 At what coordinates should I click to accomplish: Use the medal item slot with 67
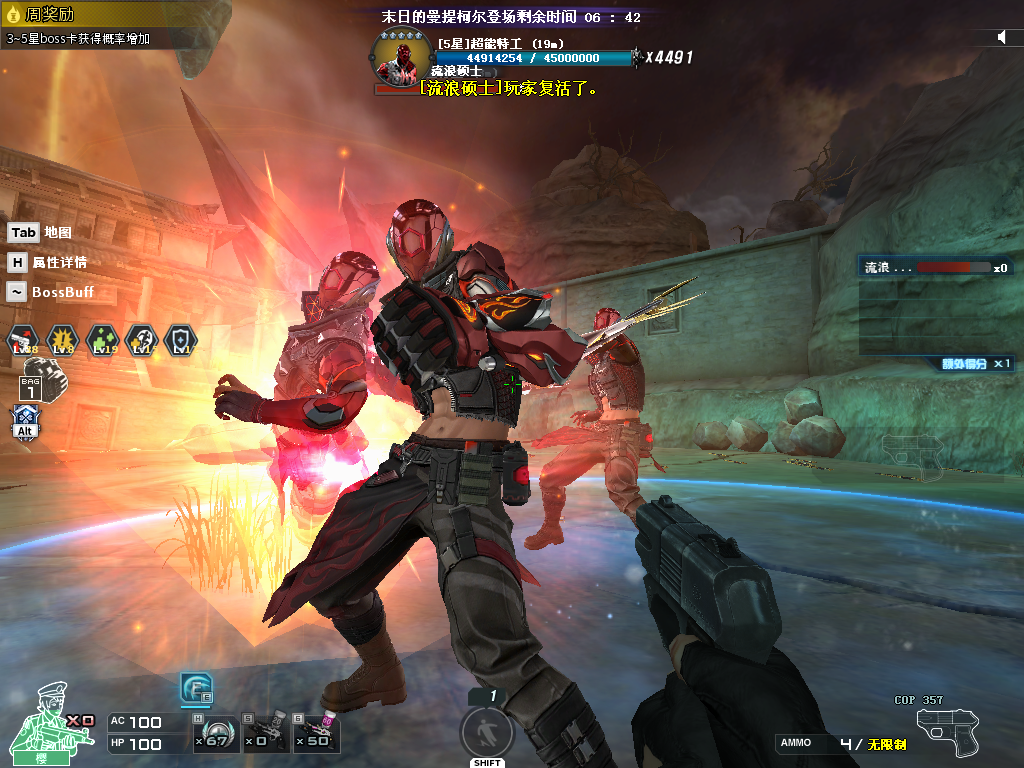pos(215,734)
